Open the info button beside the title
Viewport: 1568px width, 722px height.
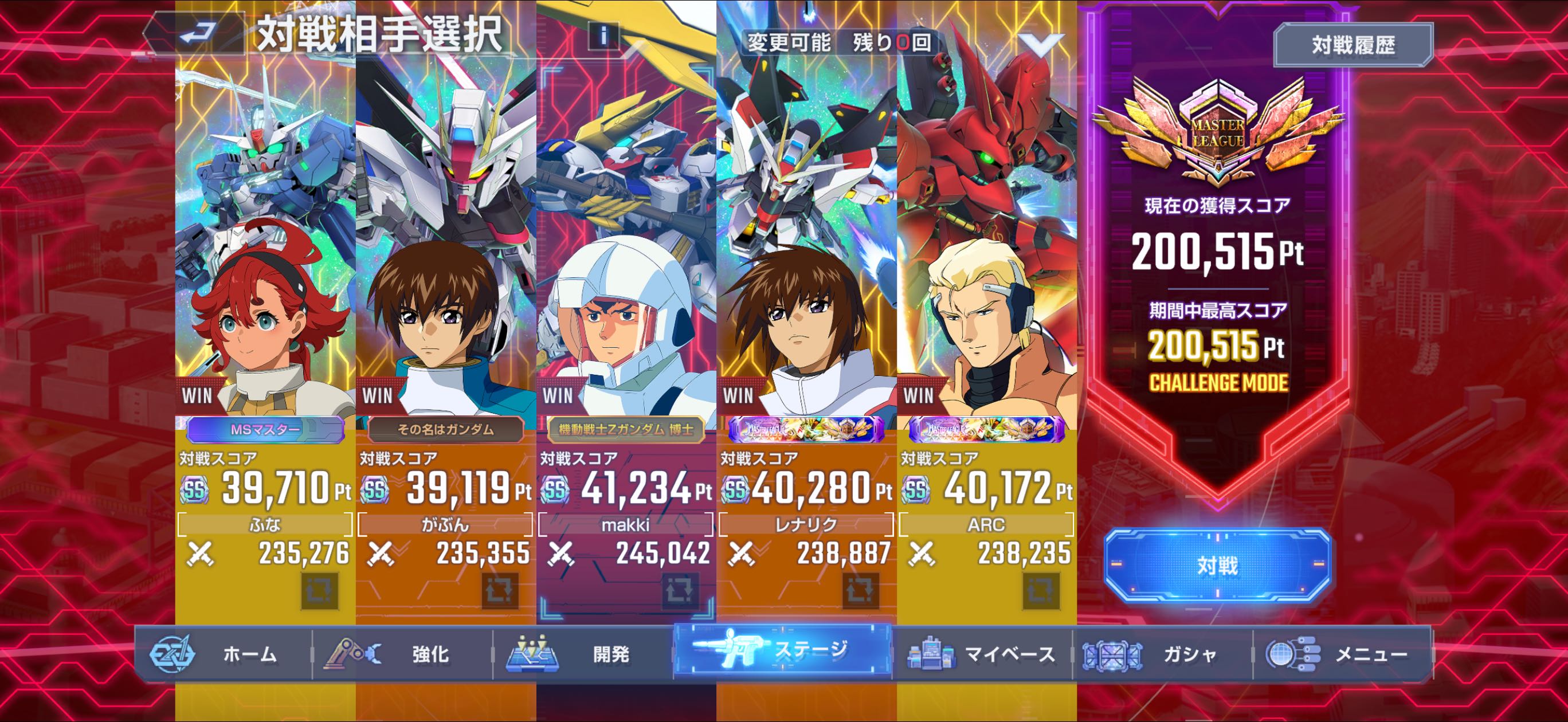603,36
